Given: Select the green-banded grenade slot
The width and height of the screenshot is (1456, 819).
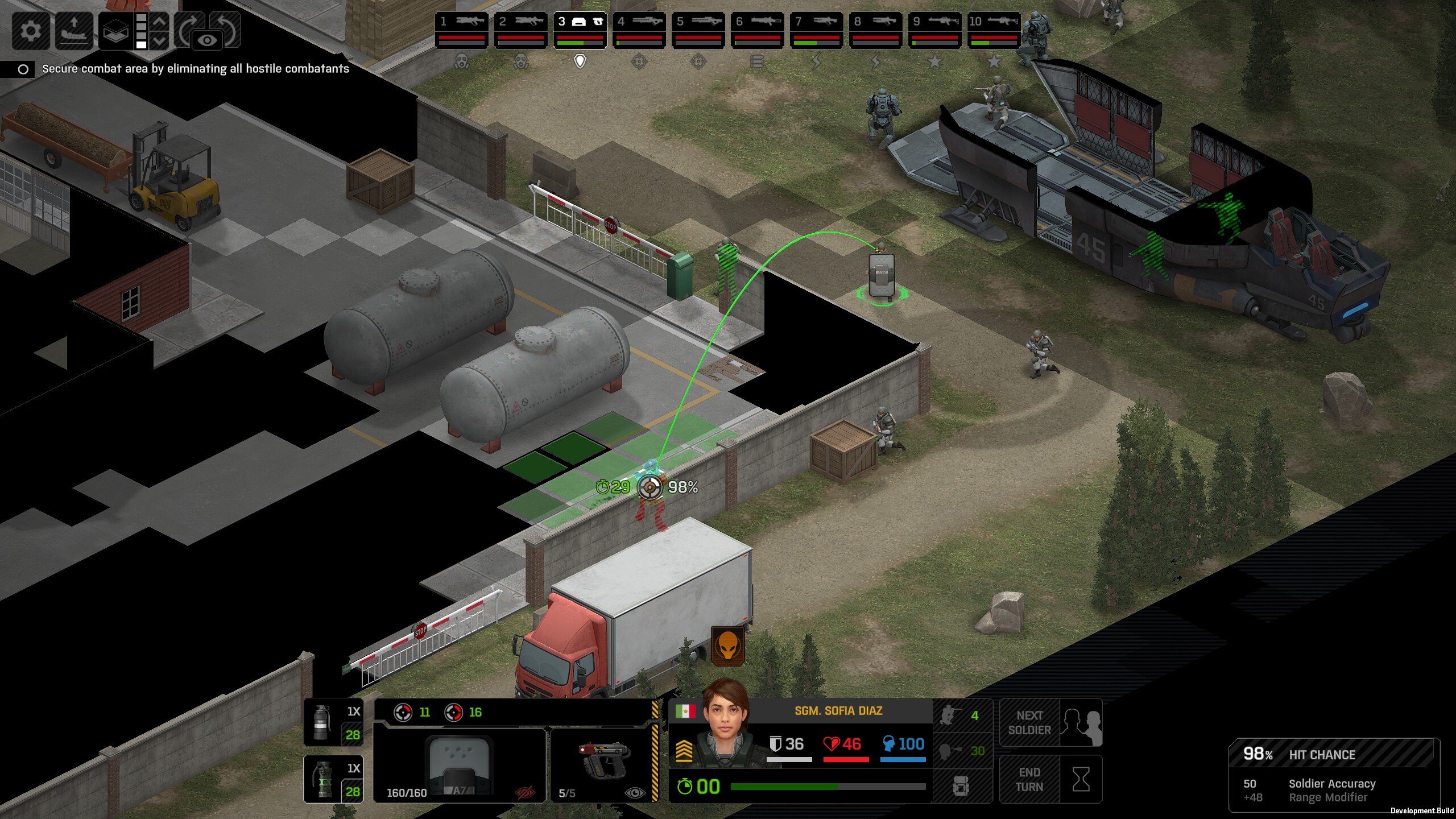Looking at the screenshot, I should 333,779.
